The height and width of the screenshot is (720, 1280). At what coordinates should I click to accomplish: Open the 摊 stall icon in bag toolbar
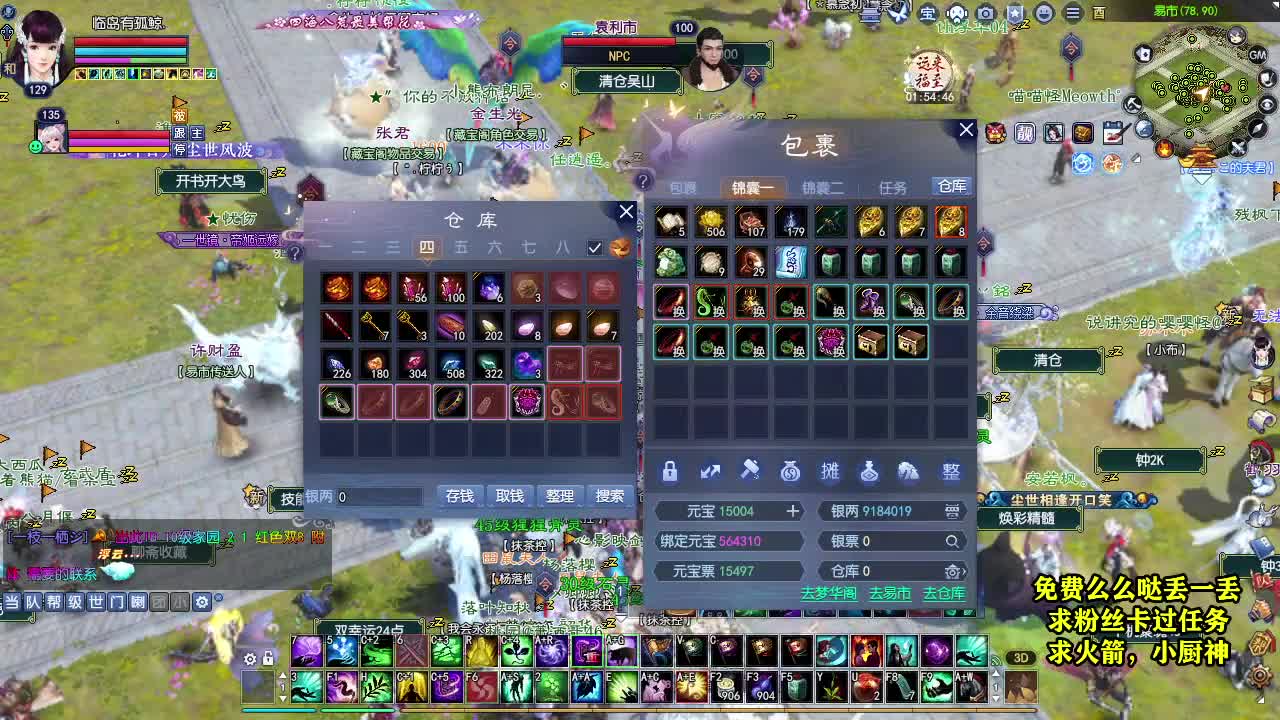[831, 471]
